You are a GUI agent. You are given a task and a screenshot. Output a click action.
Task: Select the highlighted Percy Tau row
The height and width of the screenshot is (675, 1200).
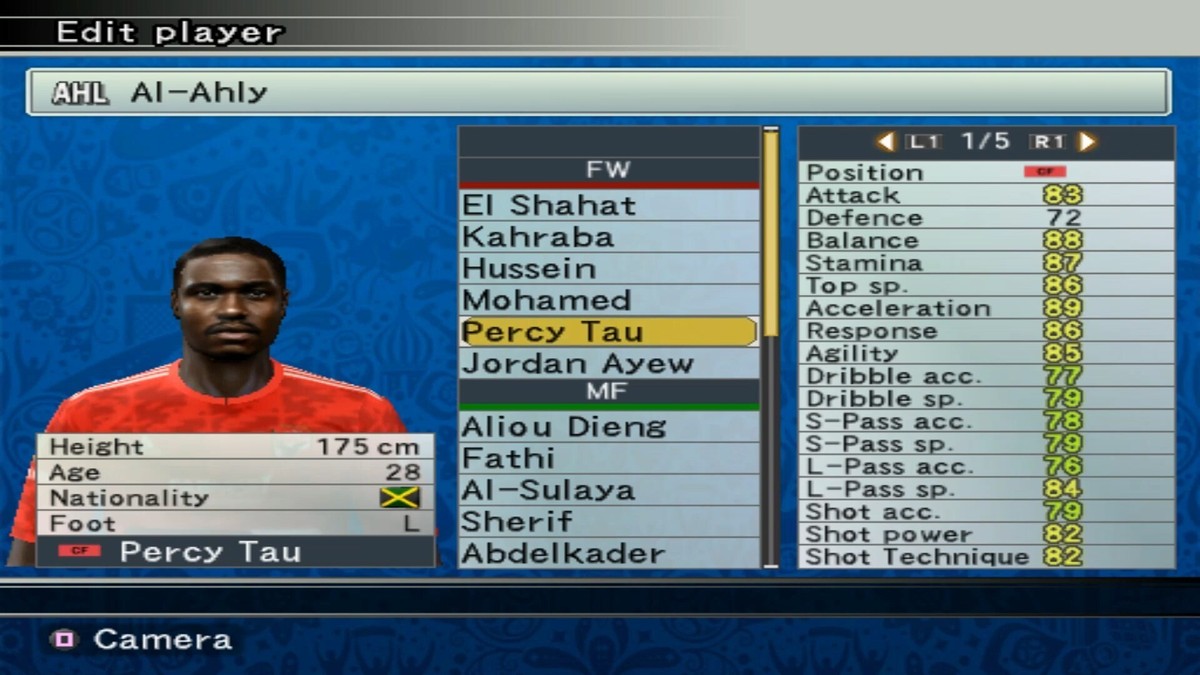[608, 332]
